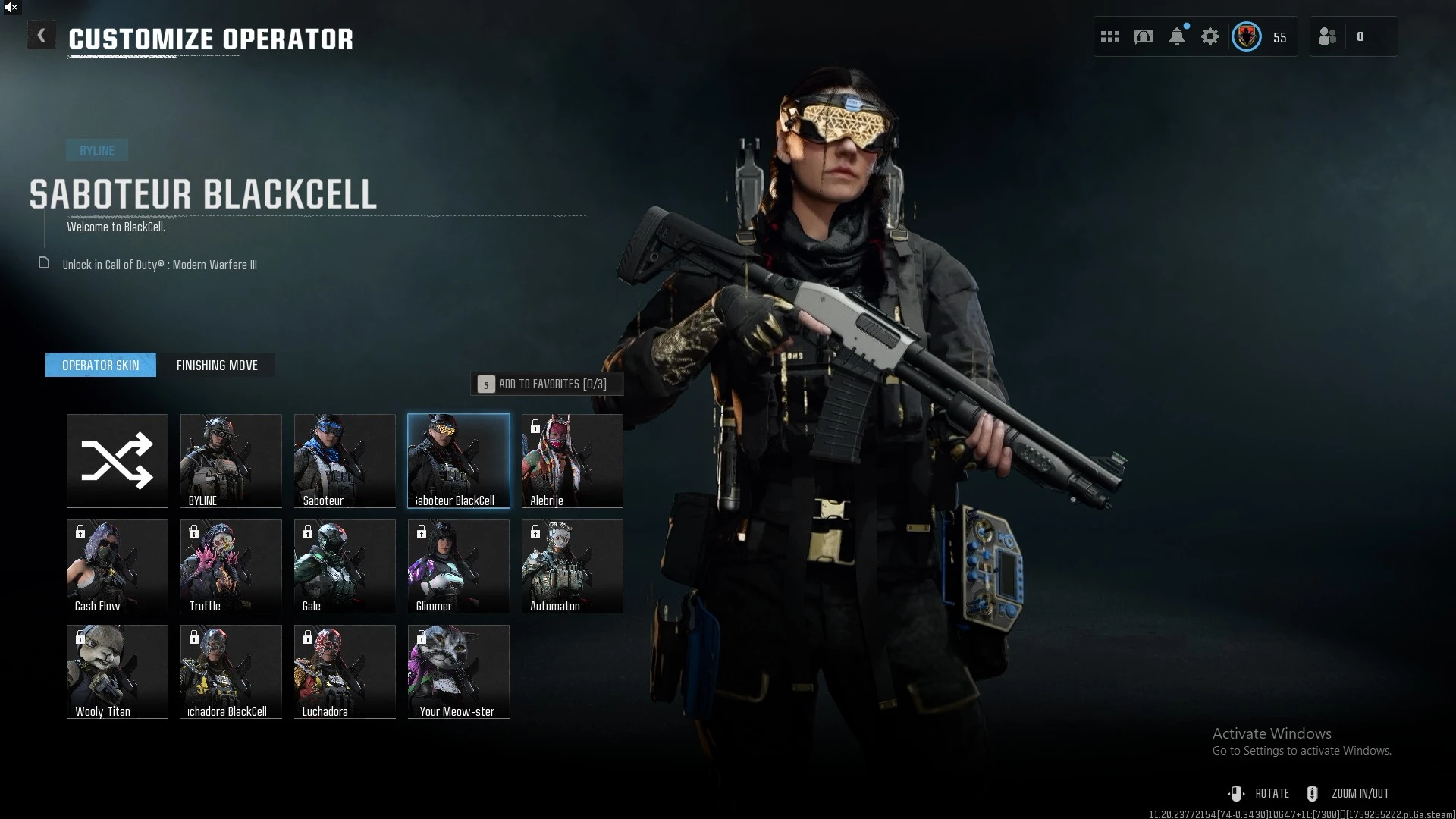Select the Gale operator skin
Image resolution: width=1456 pixels, height=819 pixels.
(345, 566)
